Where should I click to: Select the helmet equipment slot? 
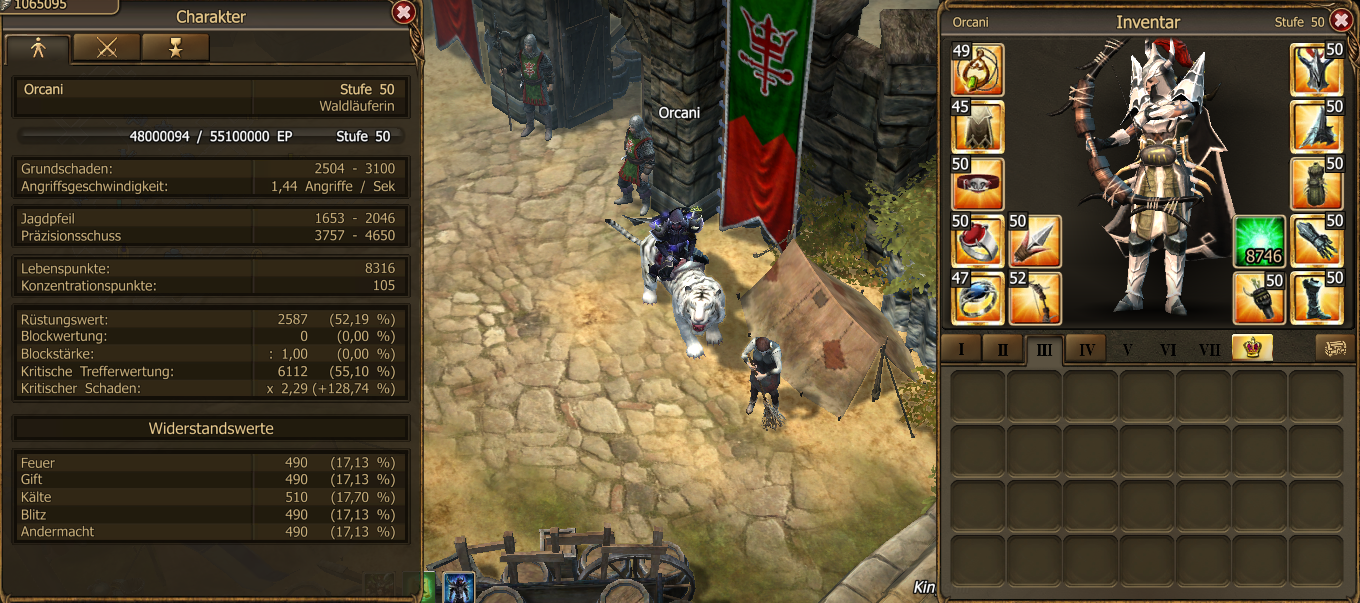(x=1316, y=70)
